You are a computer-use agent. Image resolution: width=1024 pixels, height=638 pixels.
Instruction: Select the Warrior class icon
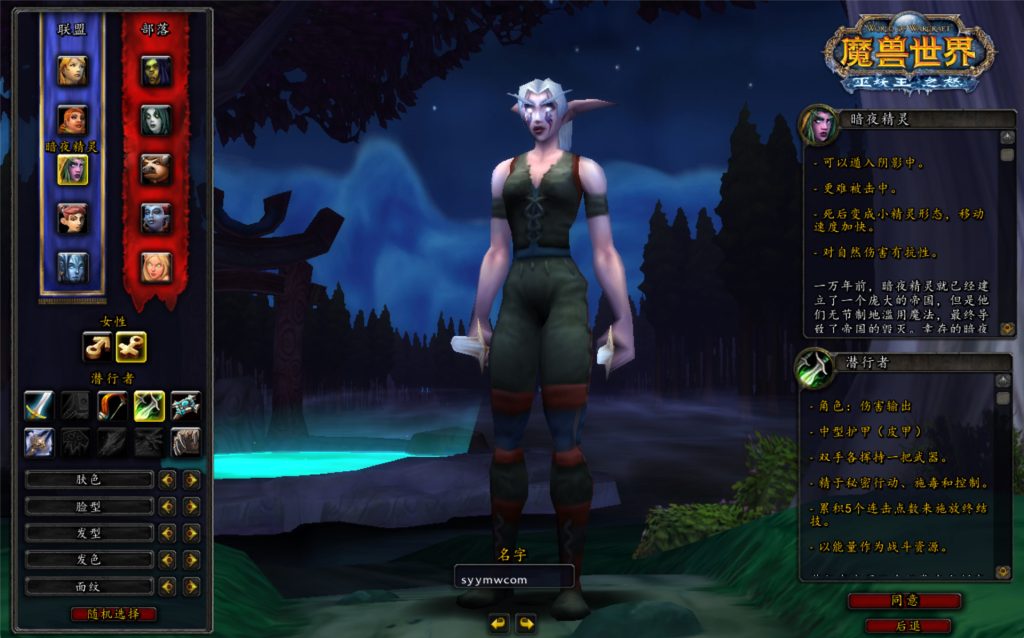(39, 405)
